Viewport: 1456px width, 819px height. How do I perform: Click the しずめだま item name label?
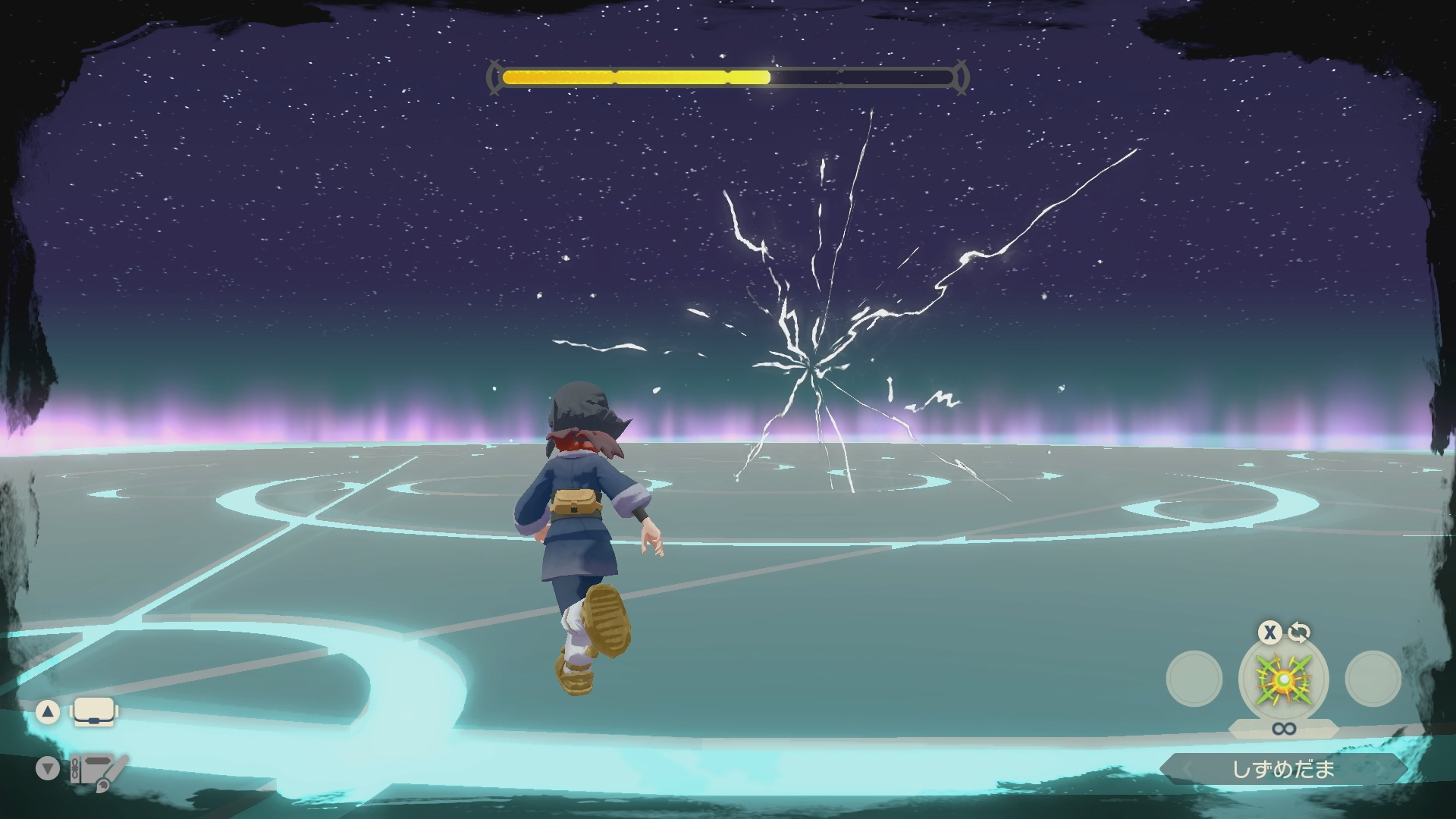(x=1283, y=769)
